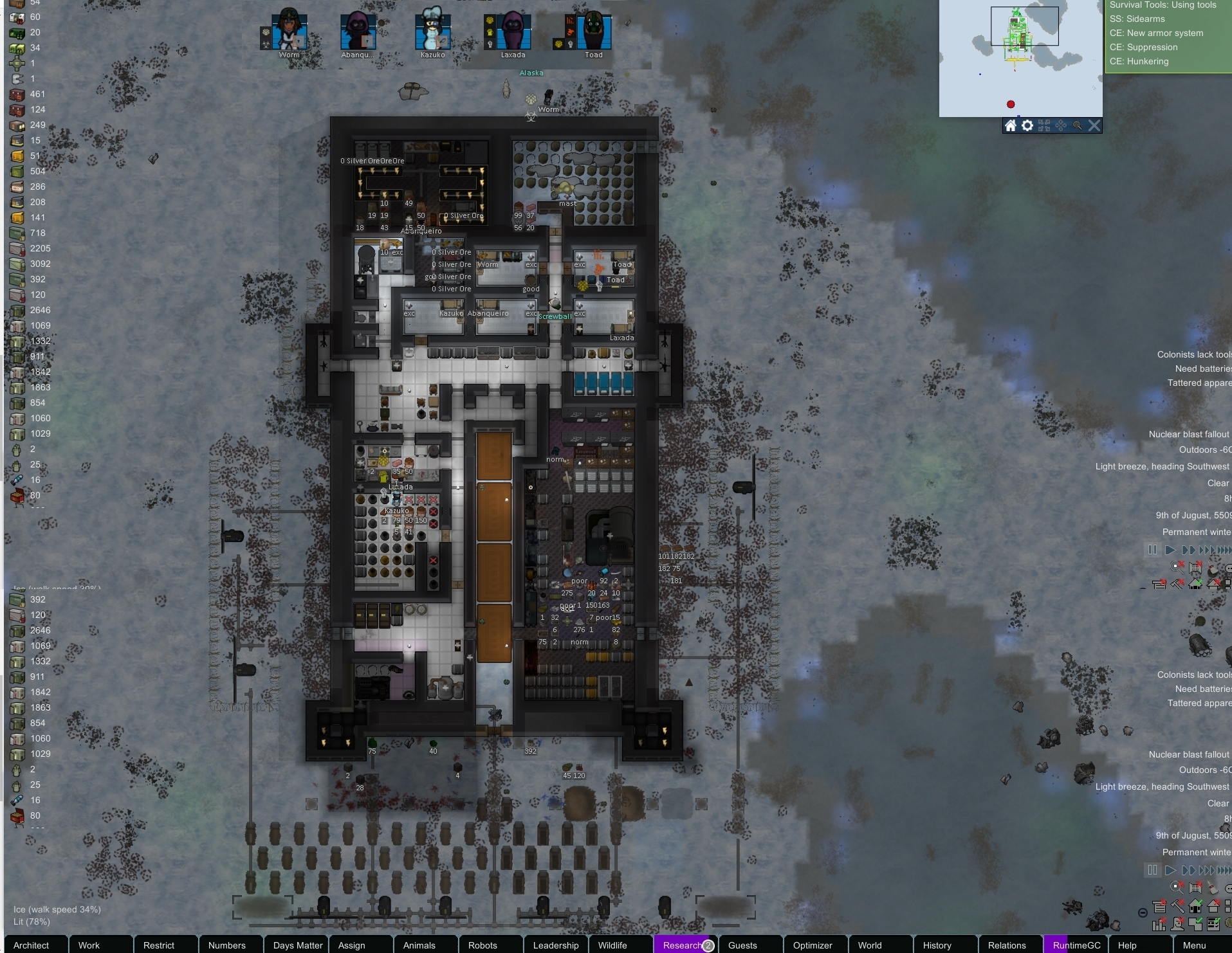Open the minimap gear settings

[1027, 125]
